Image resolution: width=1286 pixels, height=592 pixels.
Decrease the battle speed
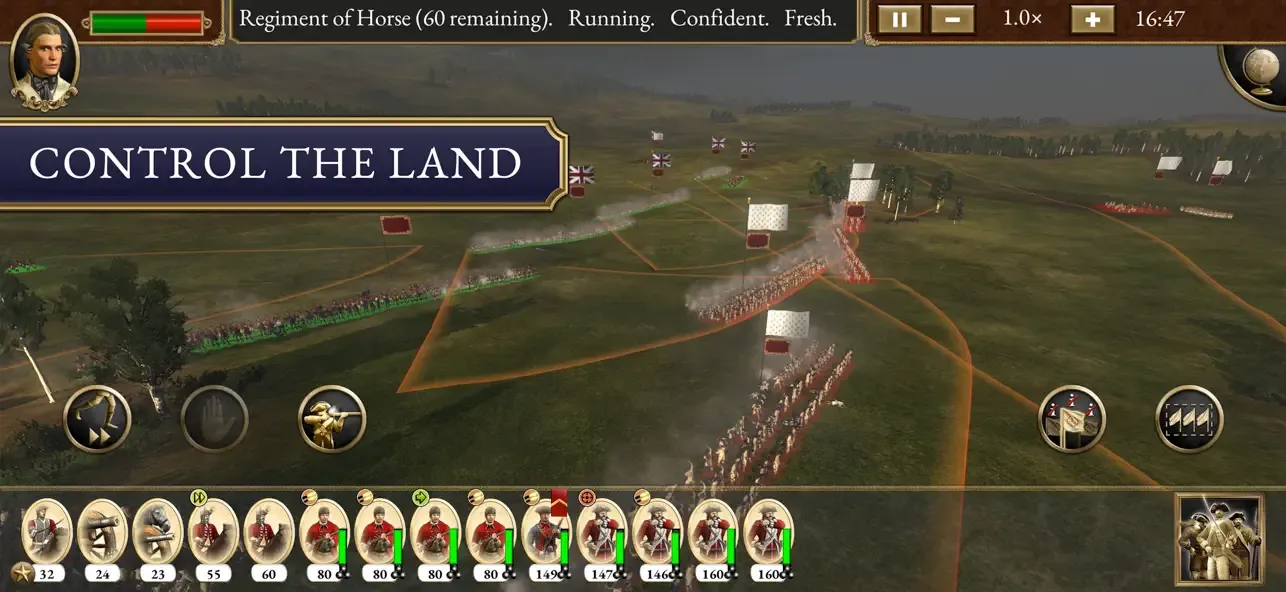click(x=951, y=20)
